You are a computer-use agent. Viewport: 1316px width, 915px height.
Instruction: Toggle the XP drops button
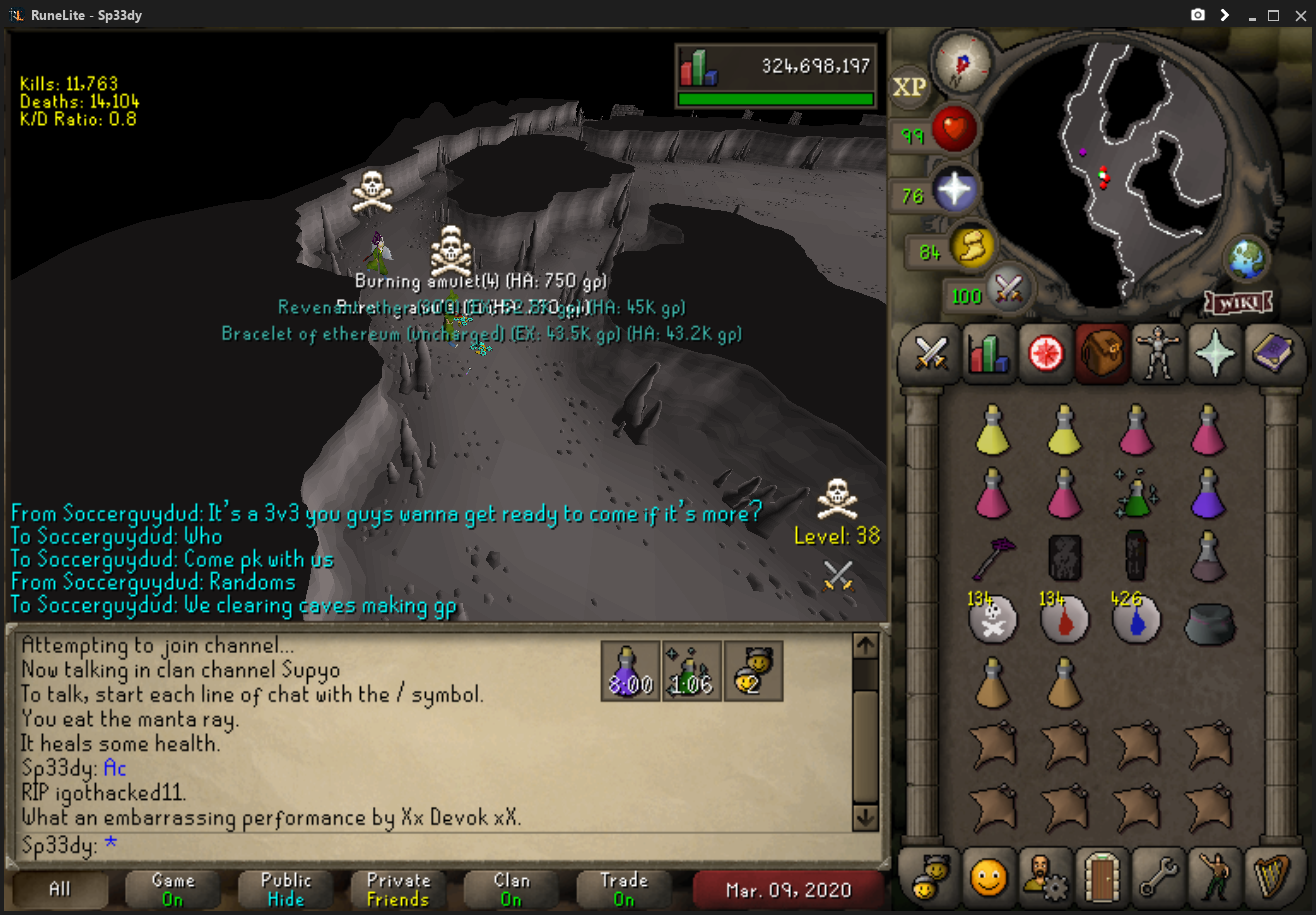pos(909,87)
